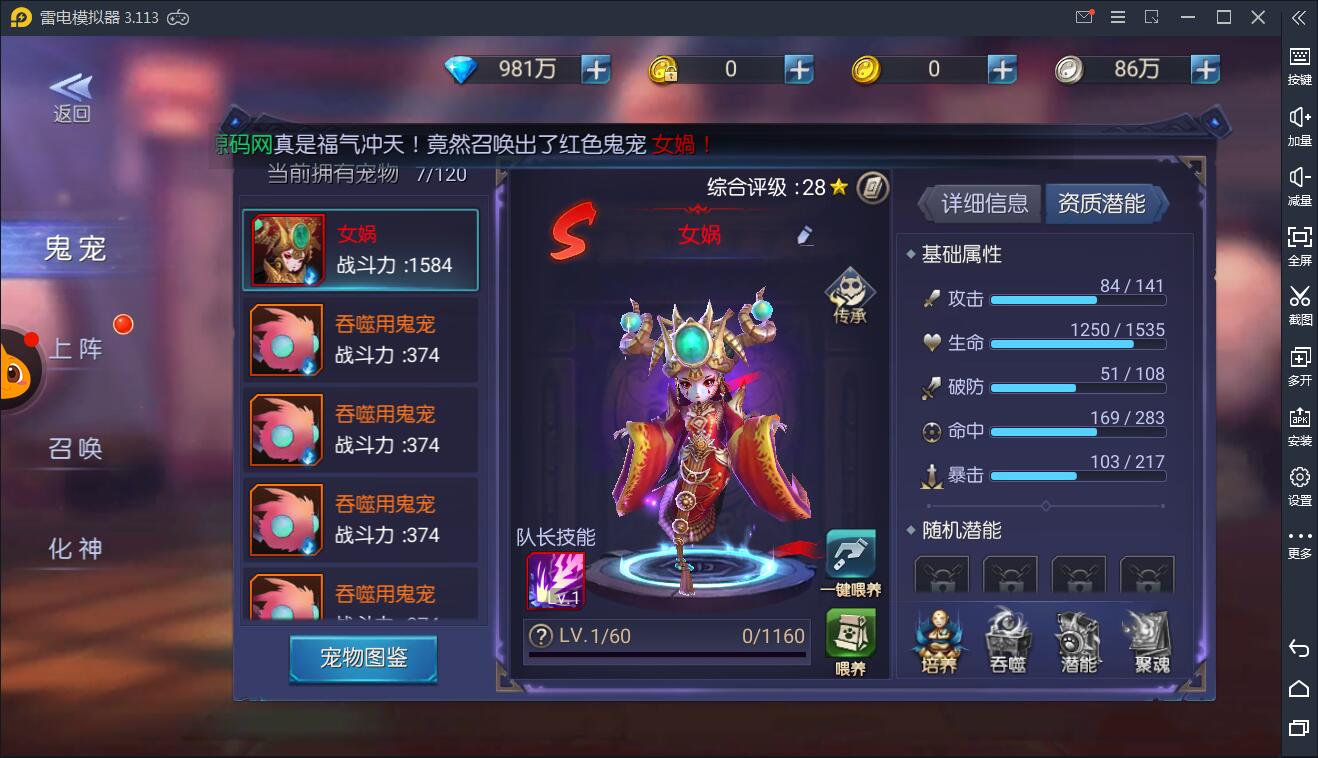
Task: Open the 传承 inheritance skull icon
Action: 849,293
